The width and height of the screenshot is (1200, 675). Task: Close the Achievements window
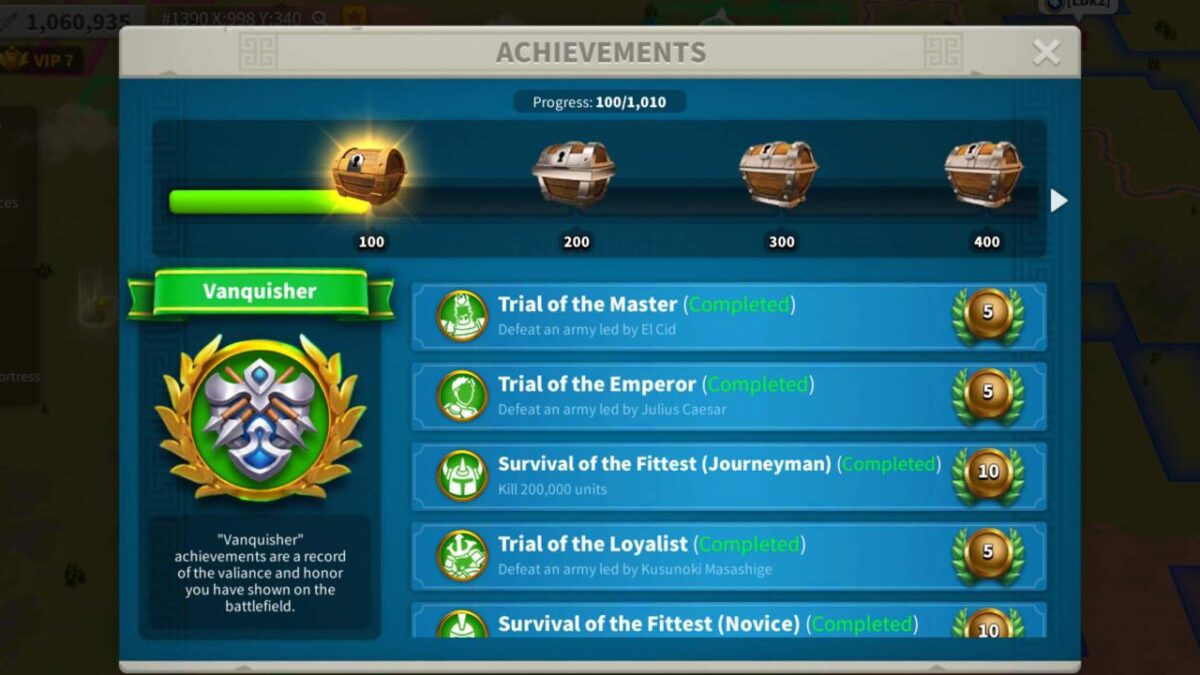click(x=1046, y=52)
